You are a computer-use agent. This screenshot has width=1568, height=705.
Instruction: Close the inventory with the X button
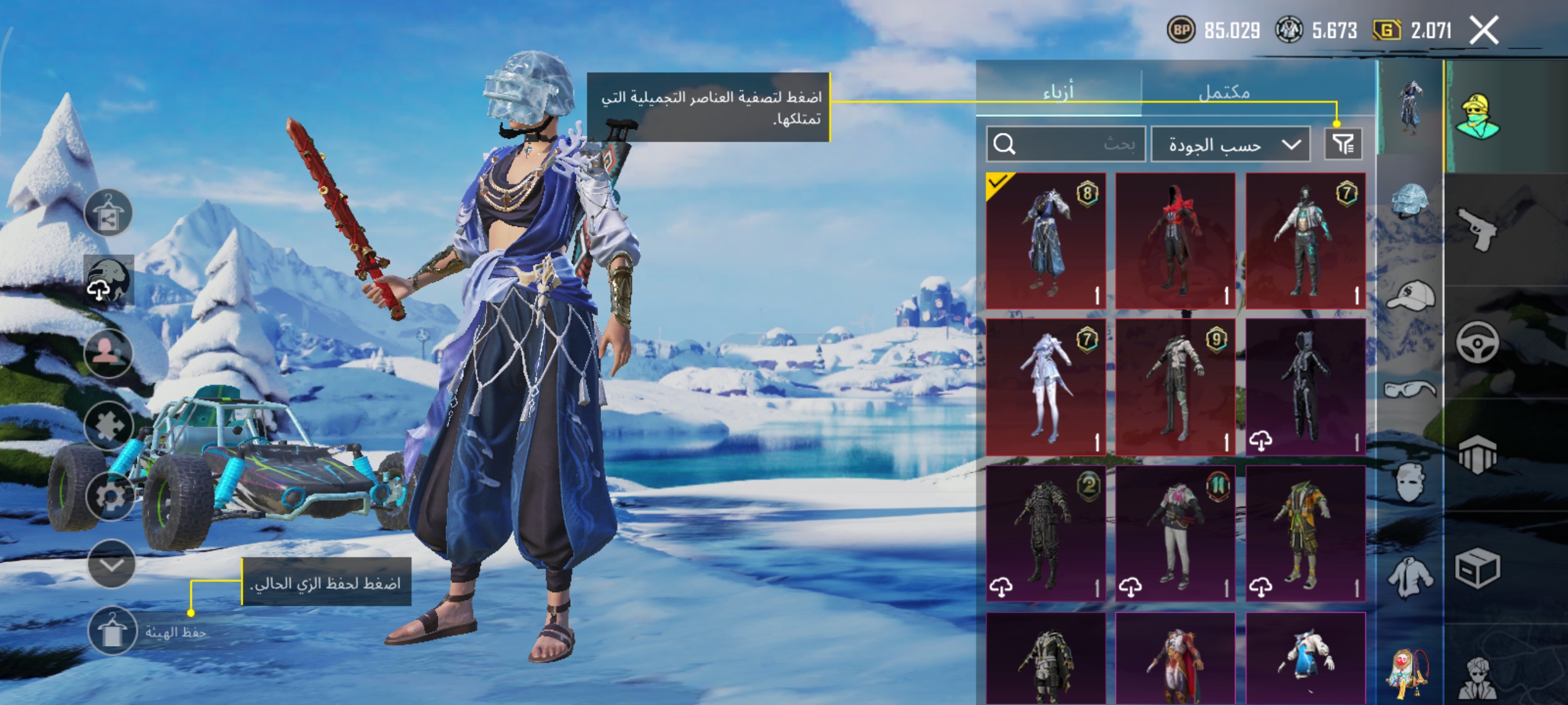point(1484,30)
